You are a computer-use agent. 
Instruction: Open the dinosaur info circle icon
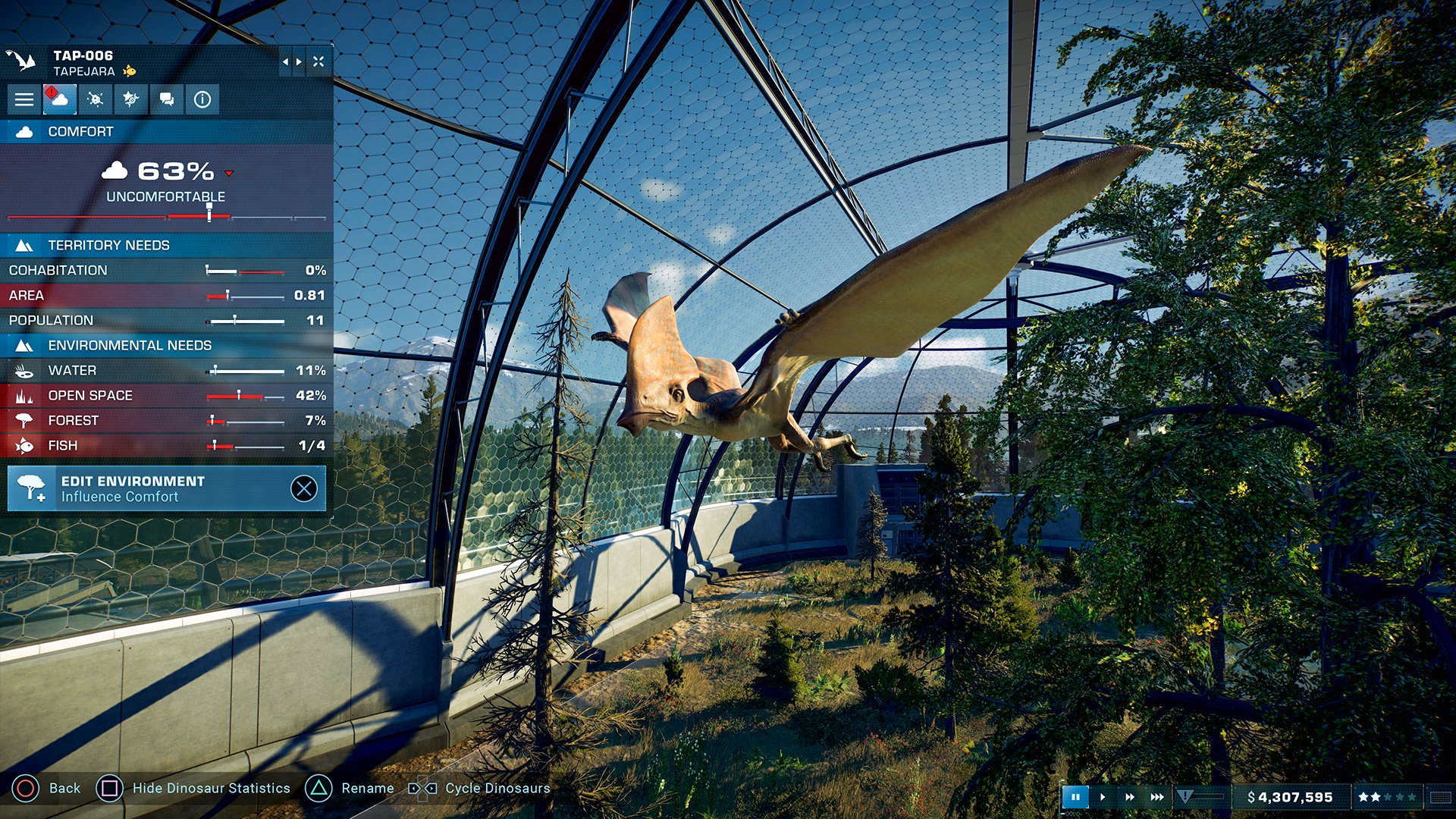(x=201, y=99)
